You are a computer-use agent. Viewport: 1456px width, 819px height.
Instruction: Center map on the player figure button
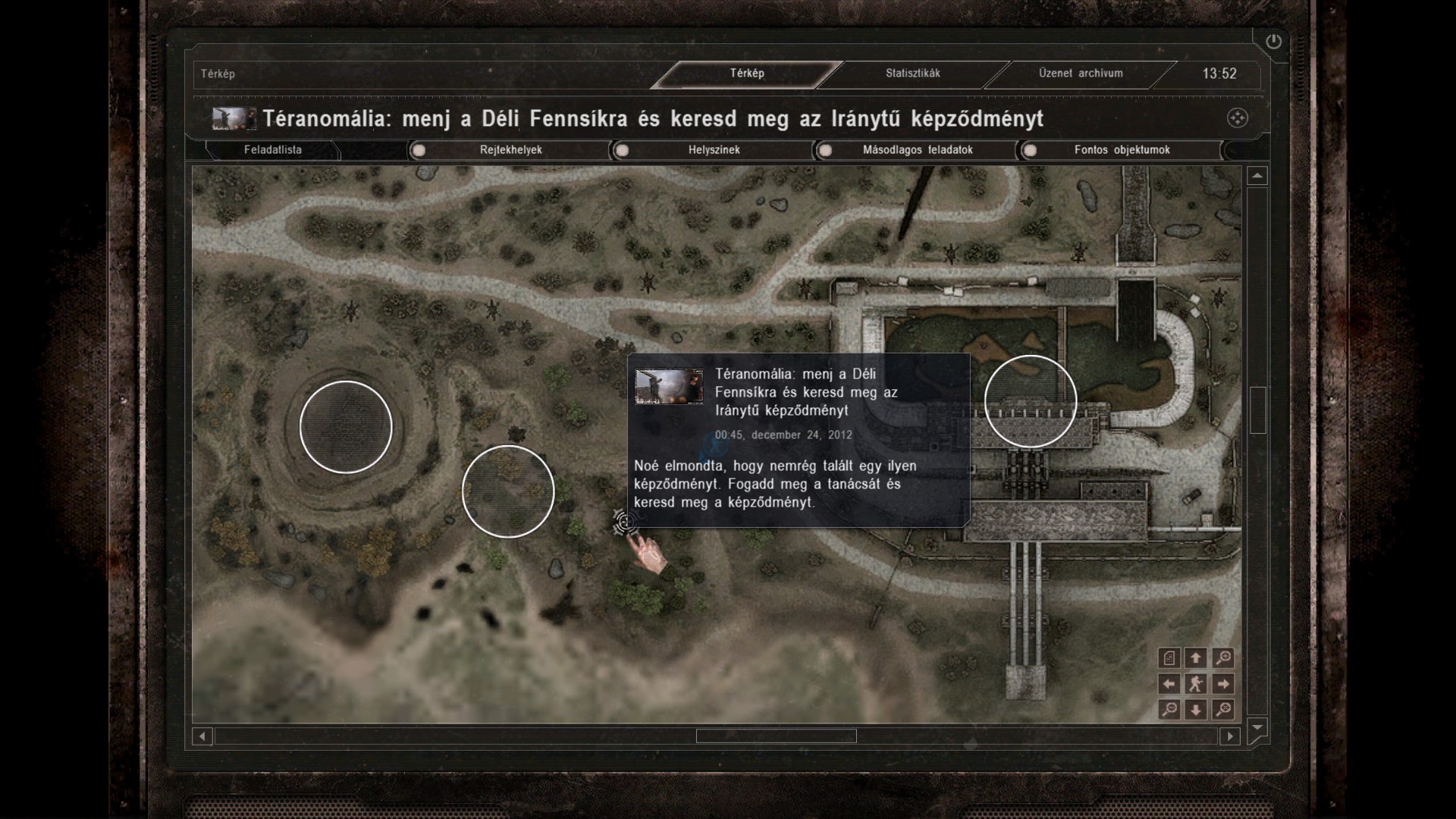pyautogui.click(x=1196, y=684)
